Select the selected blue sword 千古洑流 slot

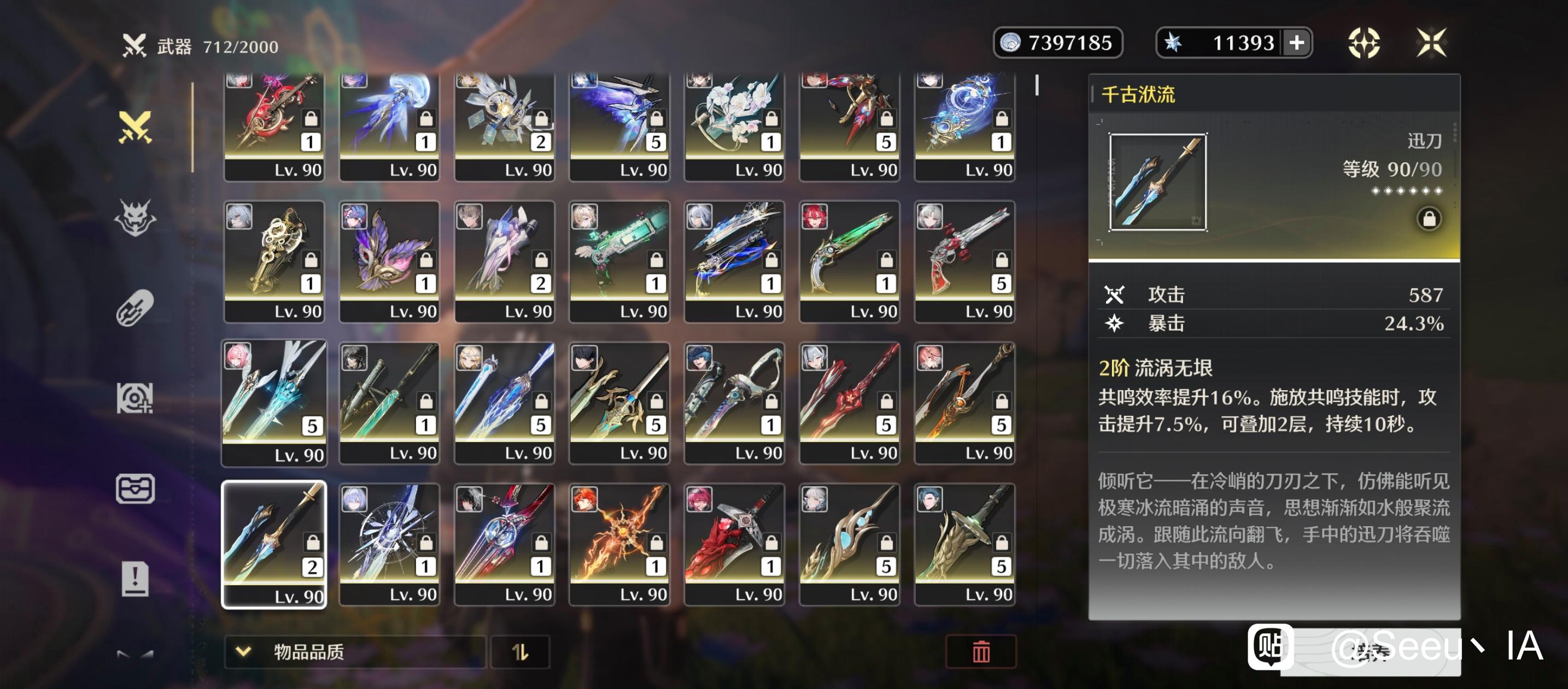pos(274,544)
